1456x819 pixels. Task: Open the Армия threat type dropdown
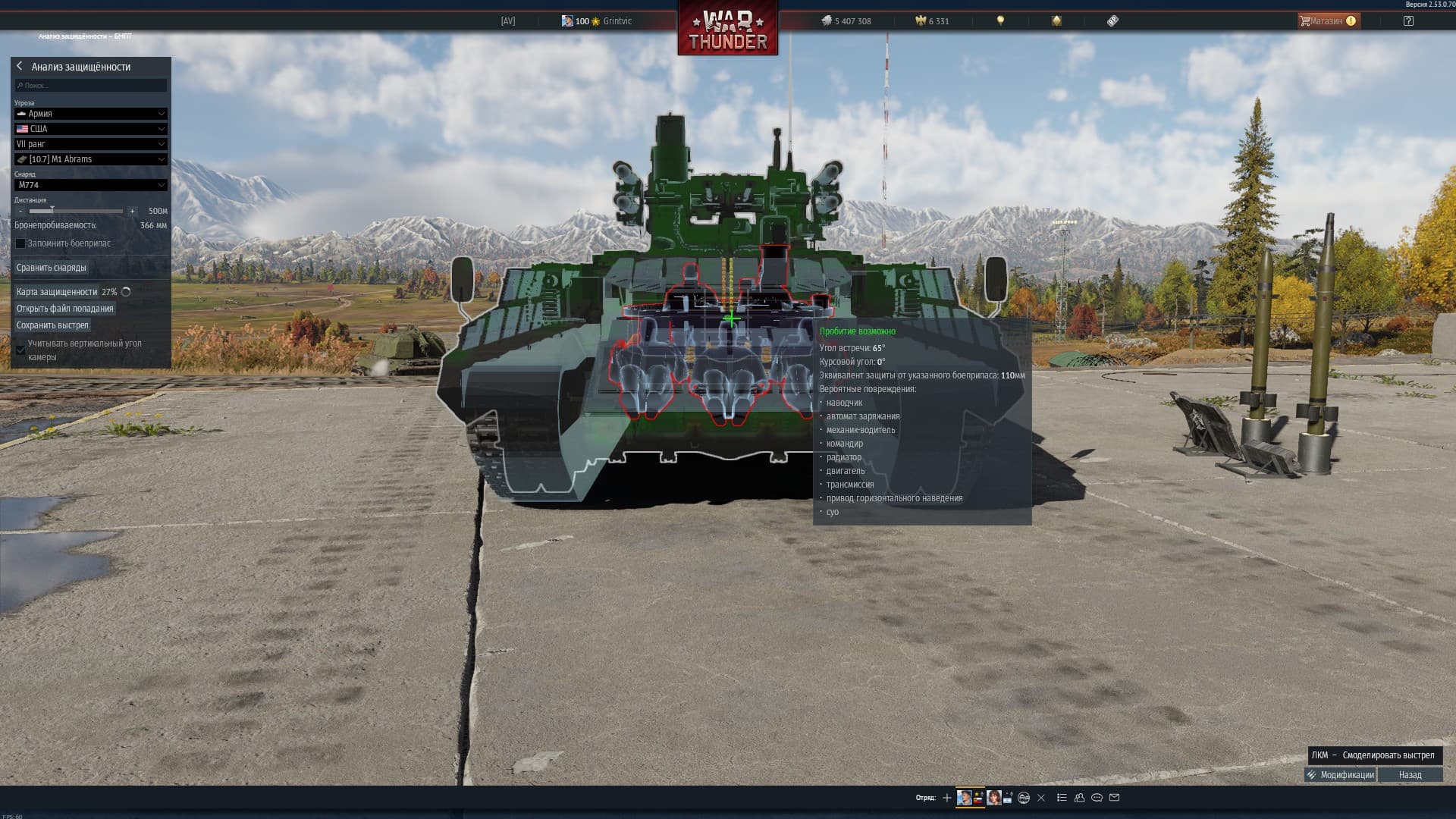[x=90, y=114]
